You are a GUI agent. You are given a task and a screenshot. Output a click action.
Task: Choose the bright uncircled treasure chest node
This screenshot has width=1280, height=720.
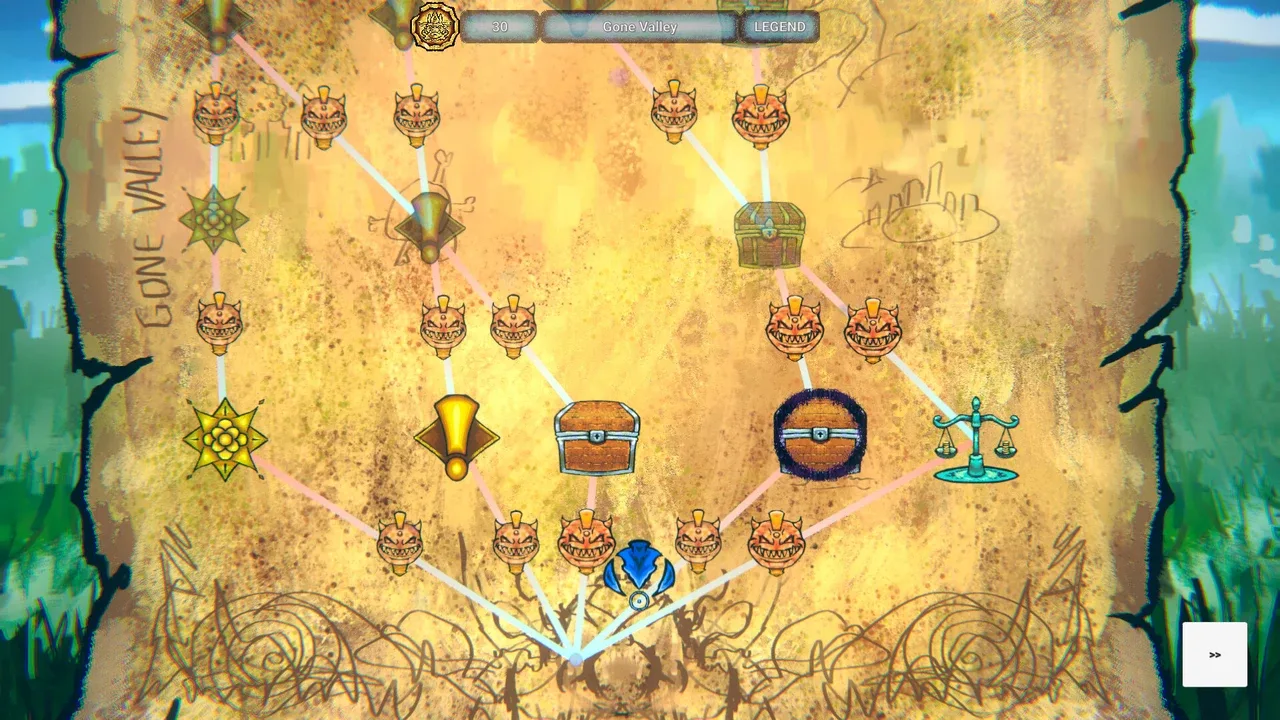pos(597,437)
